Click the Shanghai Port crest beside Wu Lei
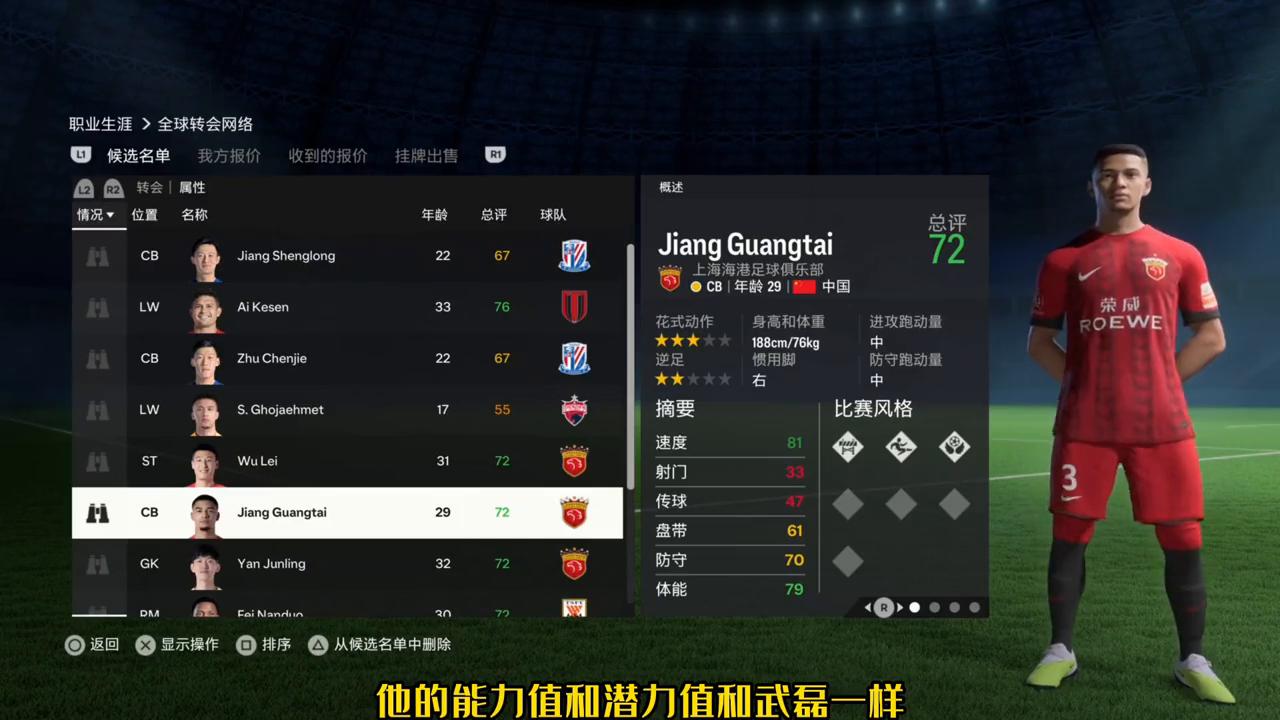Image resolution: width=1280 pixels, height=720 pixels. click(x=574, y=461)
